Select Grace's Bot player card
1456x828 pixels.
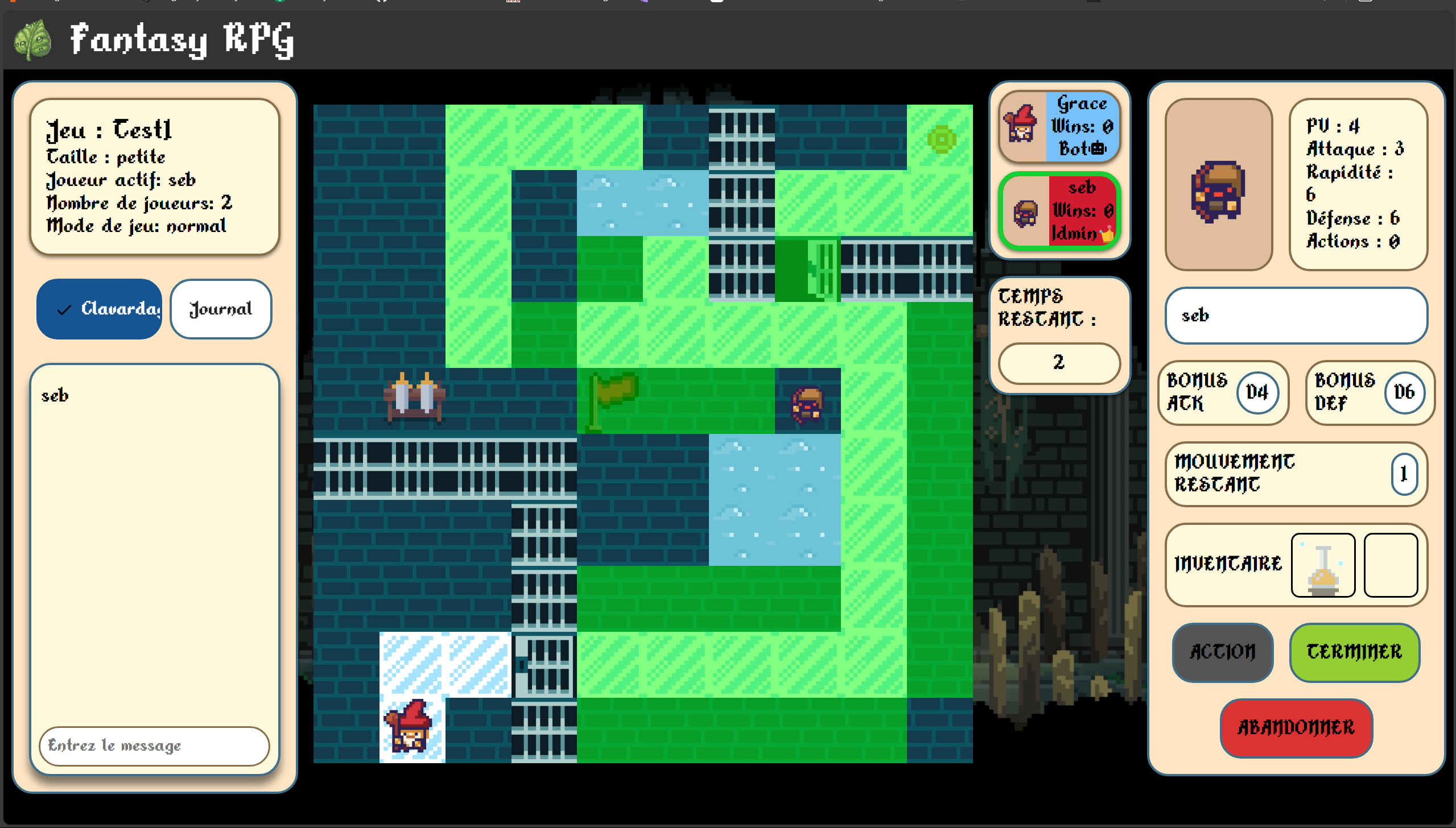[1059, 126]
